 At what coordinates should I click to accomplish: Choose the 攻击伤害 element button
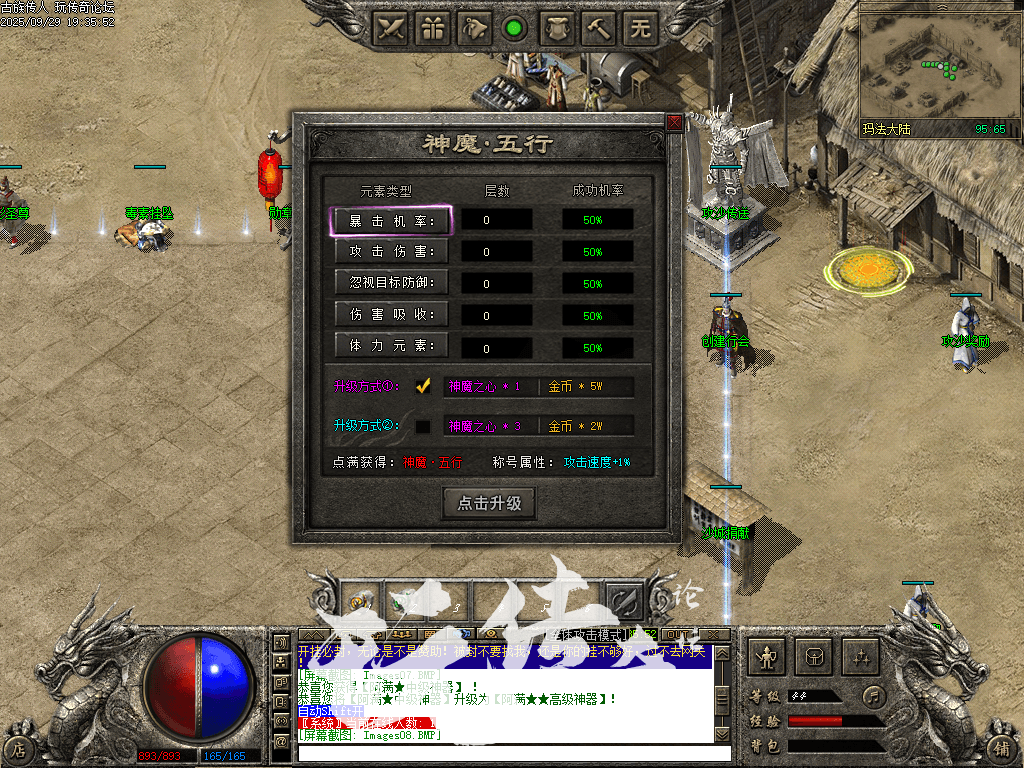391,252
